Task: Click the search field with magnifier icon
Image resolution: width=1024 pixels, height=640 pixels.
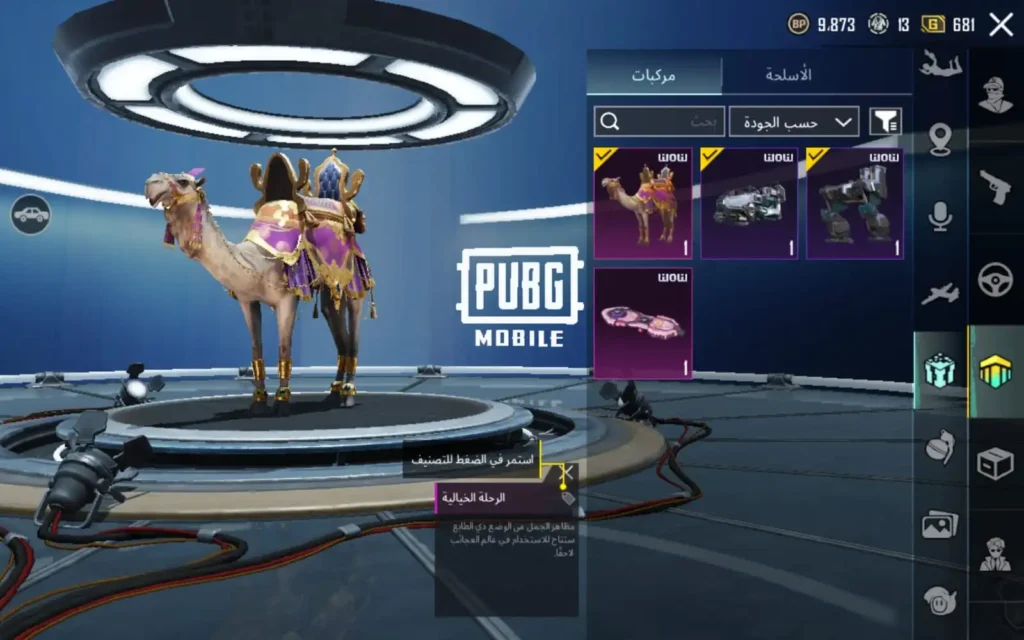Action: pyautogui.click(x=659, y=122)
